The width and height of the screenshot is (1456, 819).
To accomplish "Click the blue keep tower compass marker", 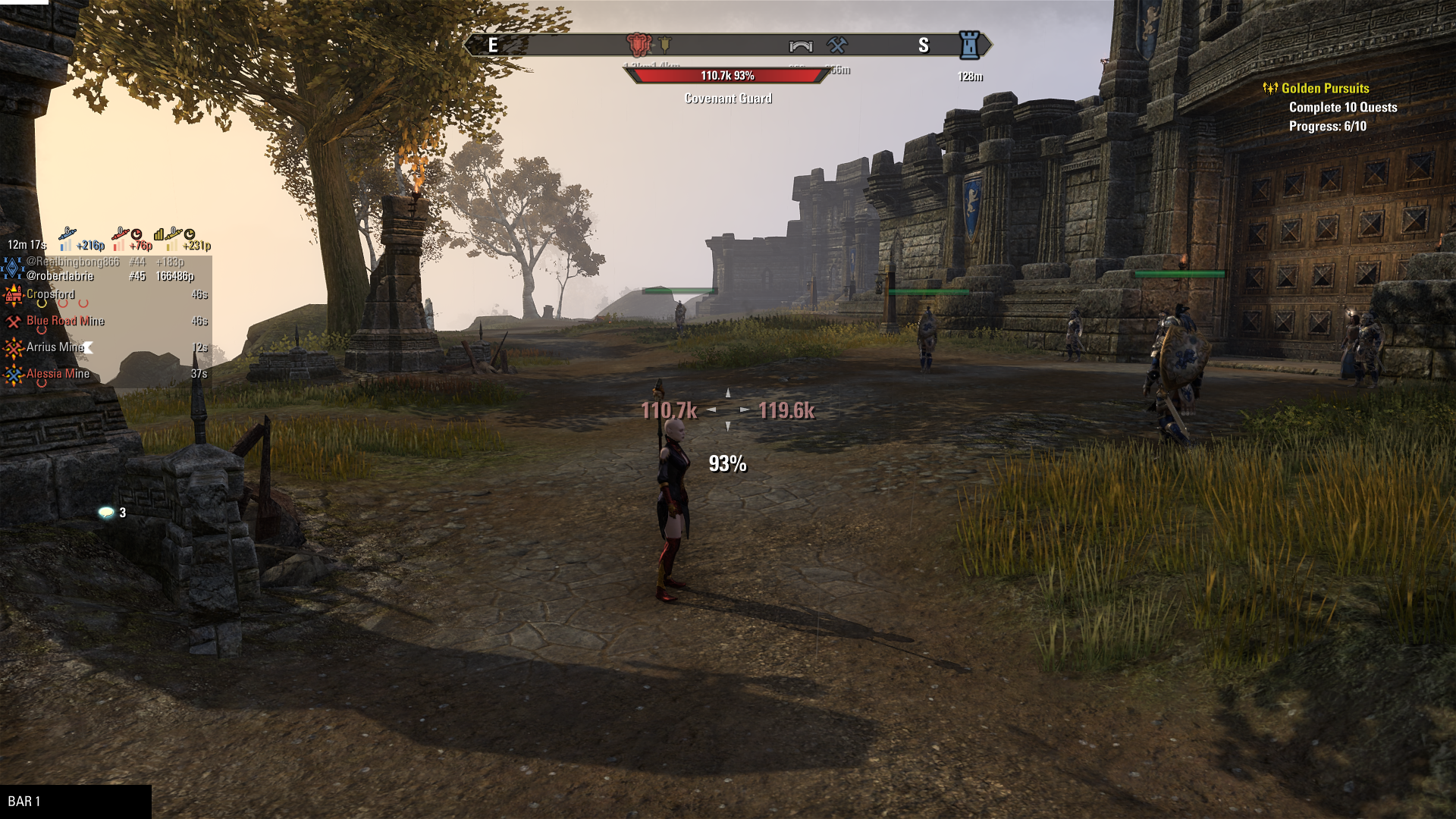I will (x=968, y=45).
